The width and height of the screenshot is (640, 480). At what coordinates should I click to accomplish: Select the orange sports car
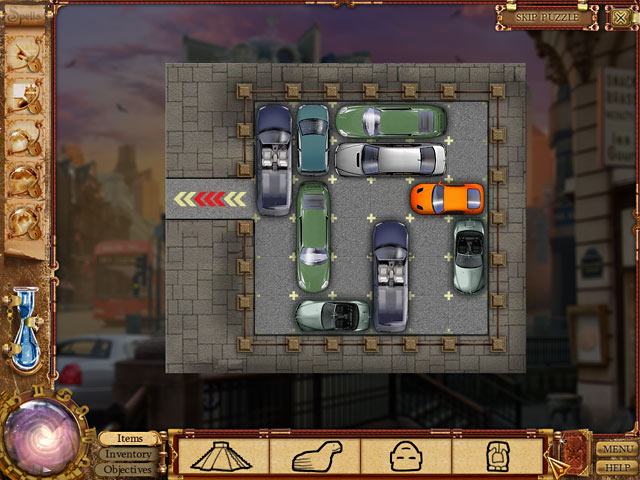click(446, 197)
